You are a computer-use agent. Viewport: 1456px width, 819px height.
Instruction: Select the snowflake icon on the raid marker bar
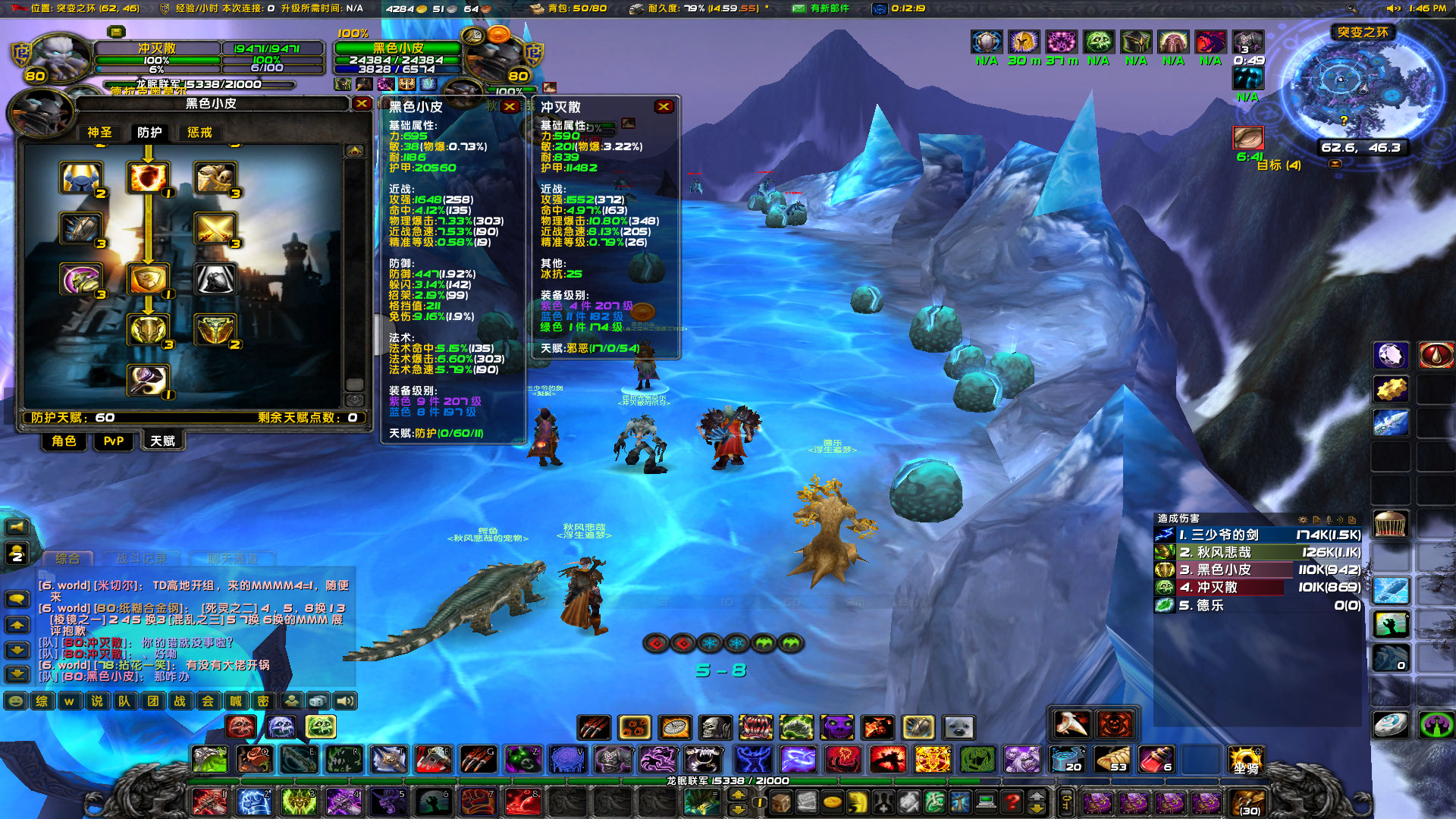coord(711,643)
